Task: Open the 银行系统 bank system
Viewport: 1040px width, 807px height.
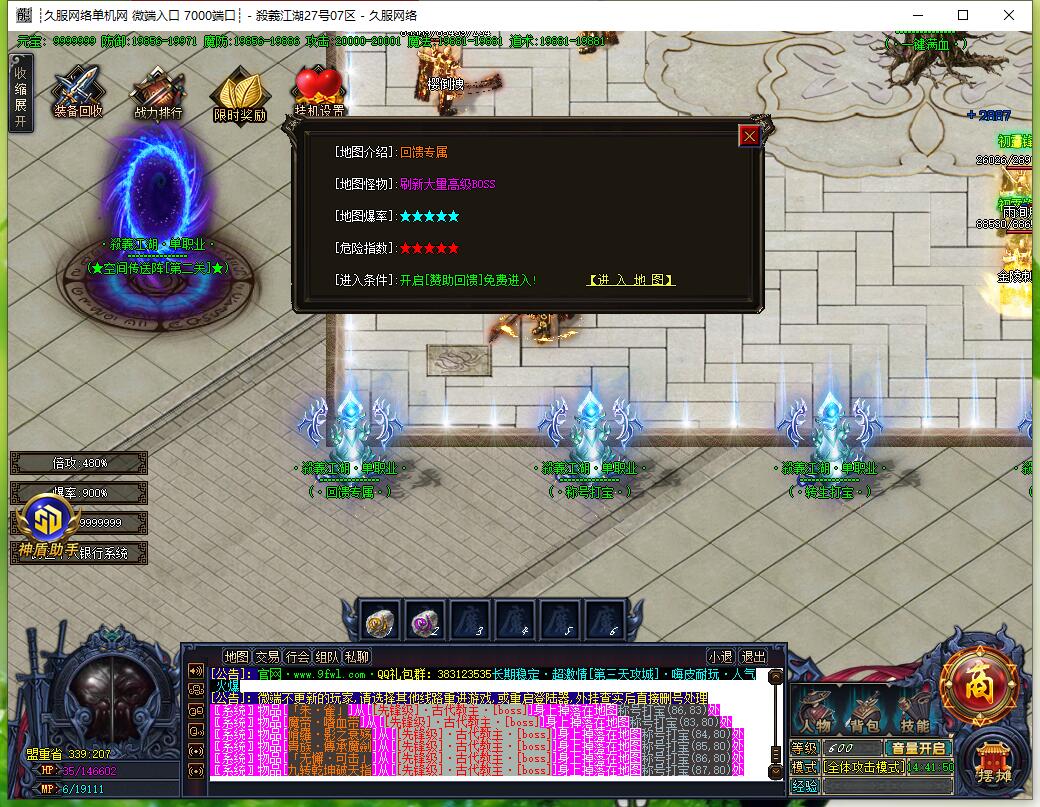Action: 103,553
